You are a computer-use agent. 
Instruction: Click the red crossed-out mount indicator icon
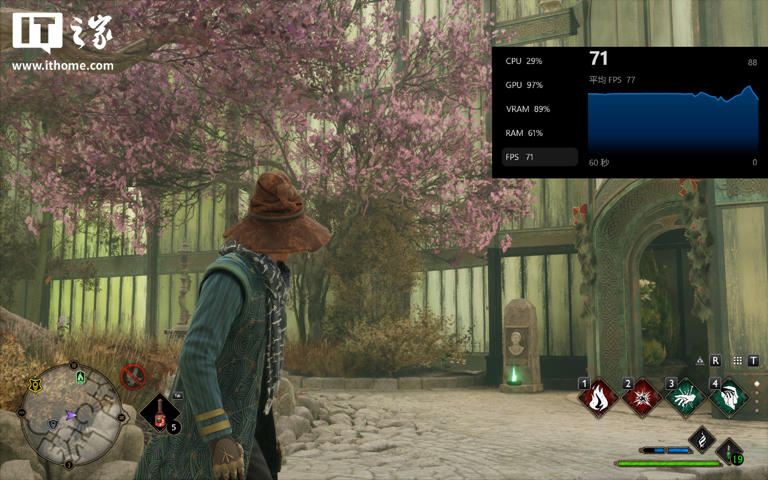132,376
